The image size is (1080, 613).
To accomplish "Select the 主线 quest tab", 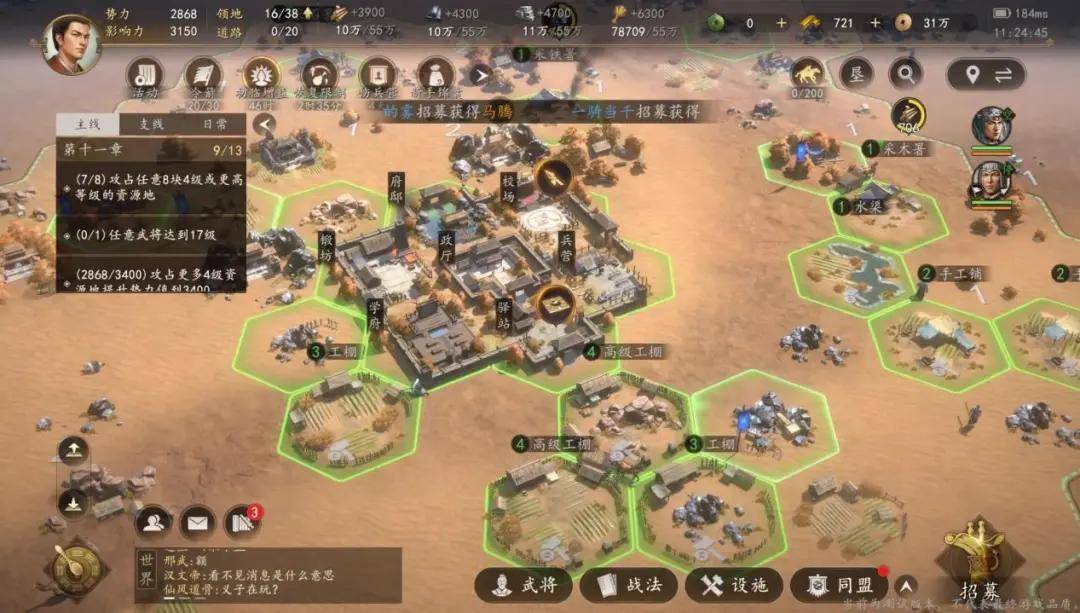I will (85, 124).
